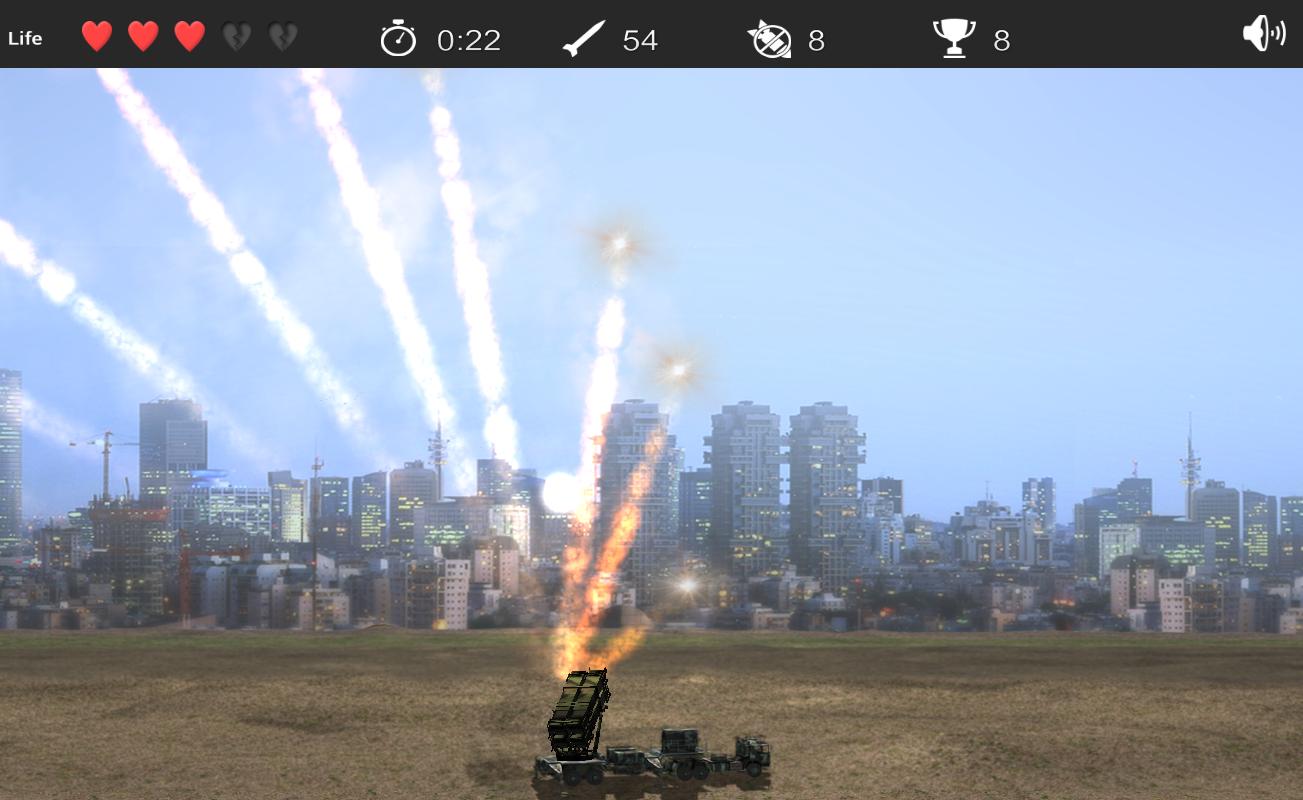Viewport: 1303px width, 800px height.
Task: Click the ammo count reading 54
Action: click(x=641, y=41)
